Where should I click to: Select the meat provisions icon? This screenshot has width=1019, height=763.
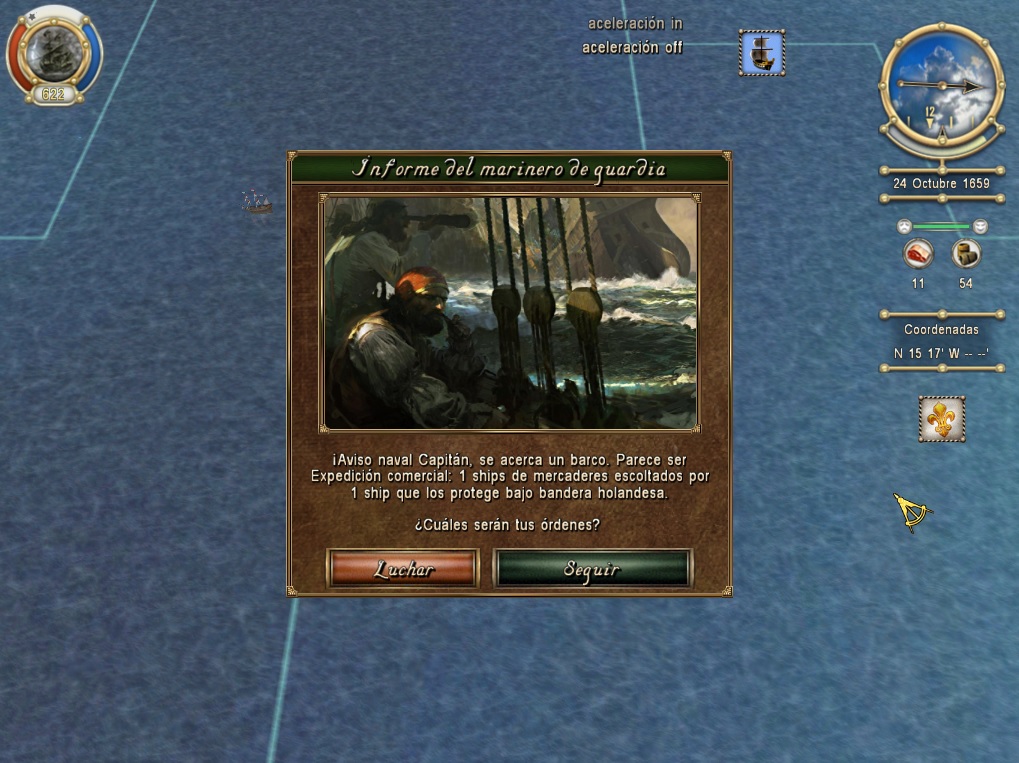point(917,254)
